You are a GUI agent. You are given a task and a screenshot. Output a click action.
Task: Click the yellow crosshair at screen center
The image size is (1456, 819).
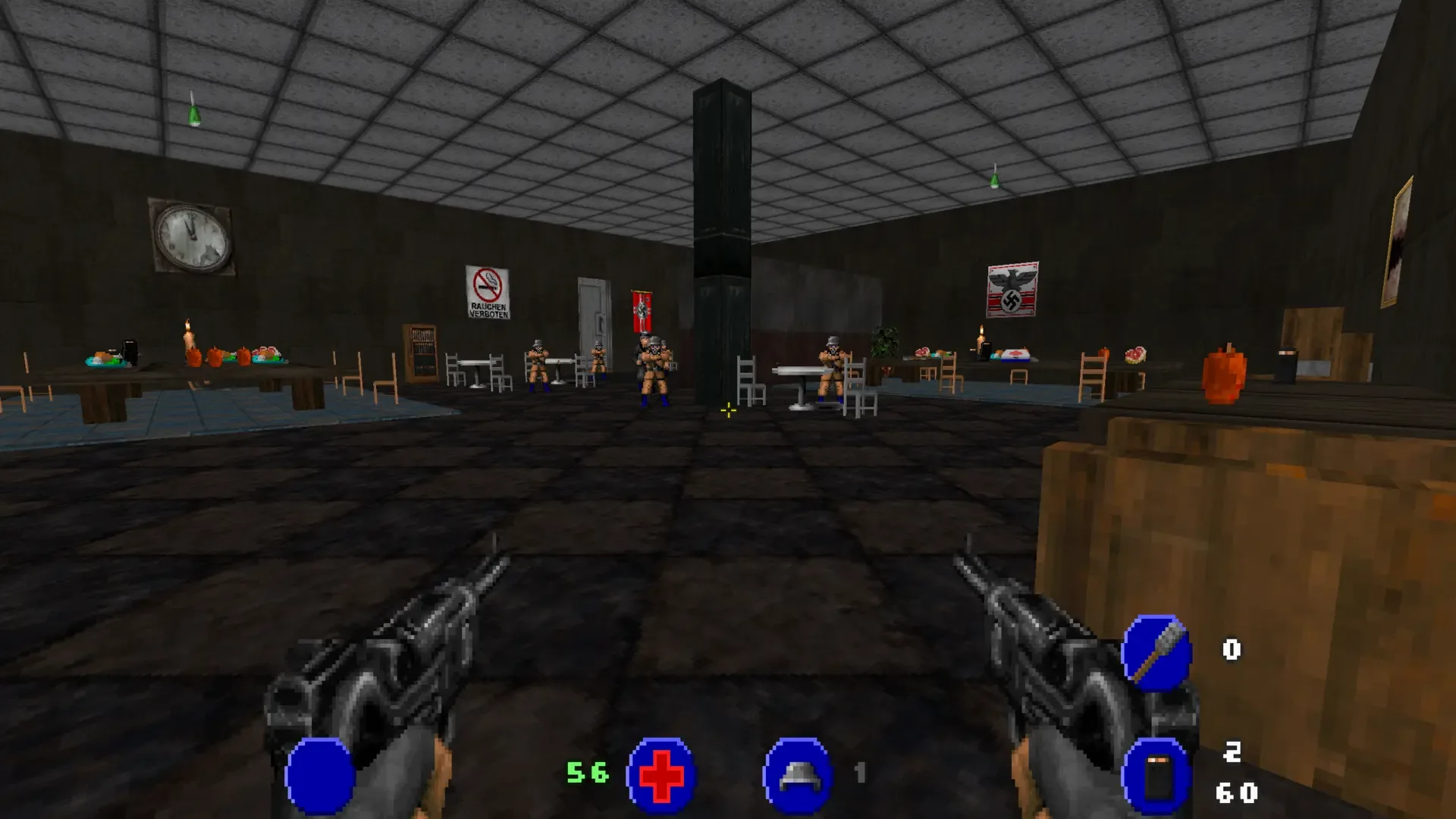coord(727,411)
